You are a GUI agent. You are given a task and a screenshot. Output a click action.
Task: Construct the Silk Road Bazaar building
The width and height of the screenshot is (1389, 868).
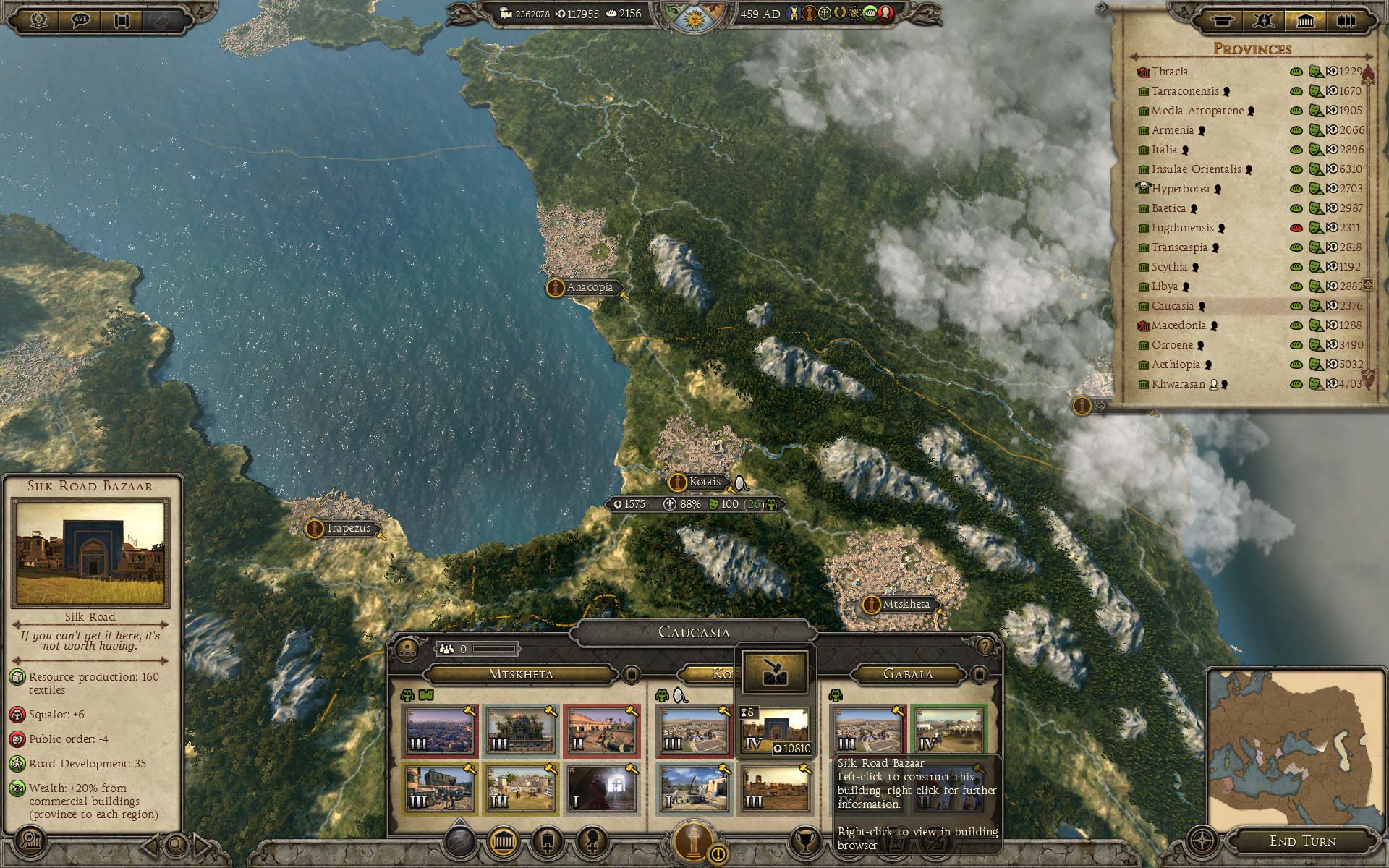(775, 731)
